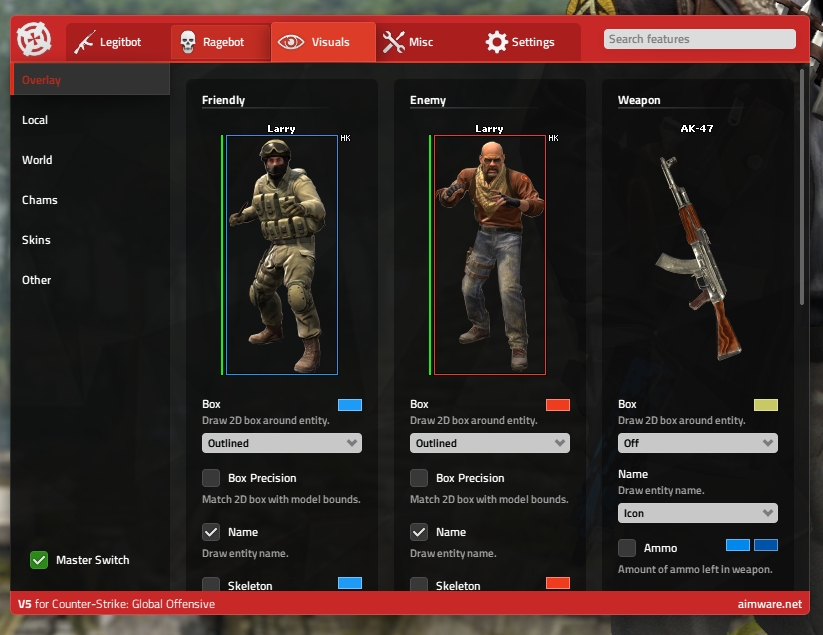Screen dimensions: 823x635
Task: Visit the aimware.net link
Action: (x=765, y=604)
